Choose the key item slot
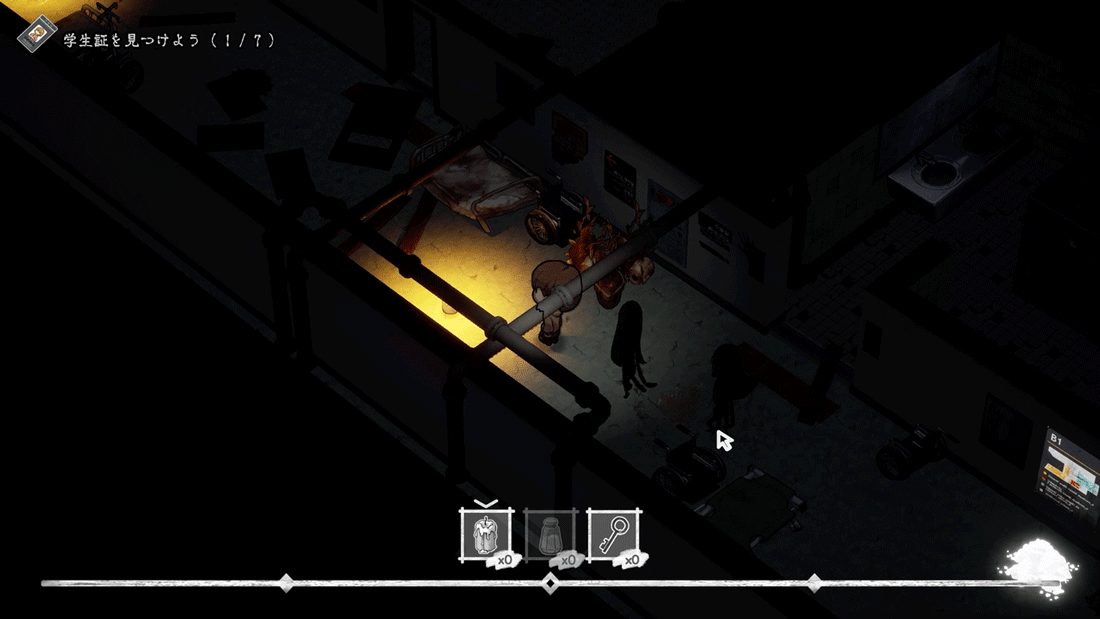This screenshot has height=619, width=1100. click(x=613, y=536)
